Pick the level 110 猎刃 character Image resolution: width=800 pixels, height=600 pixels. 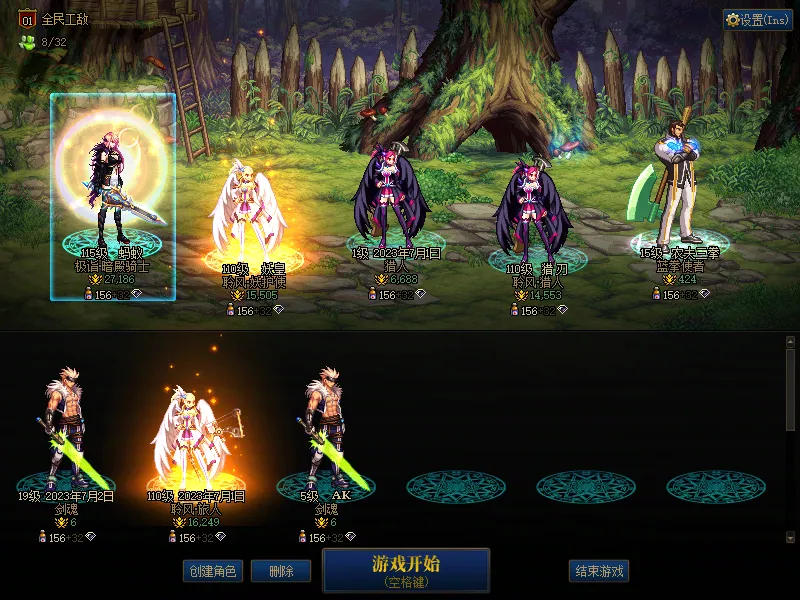coord(532,215)
